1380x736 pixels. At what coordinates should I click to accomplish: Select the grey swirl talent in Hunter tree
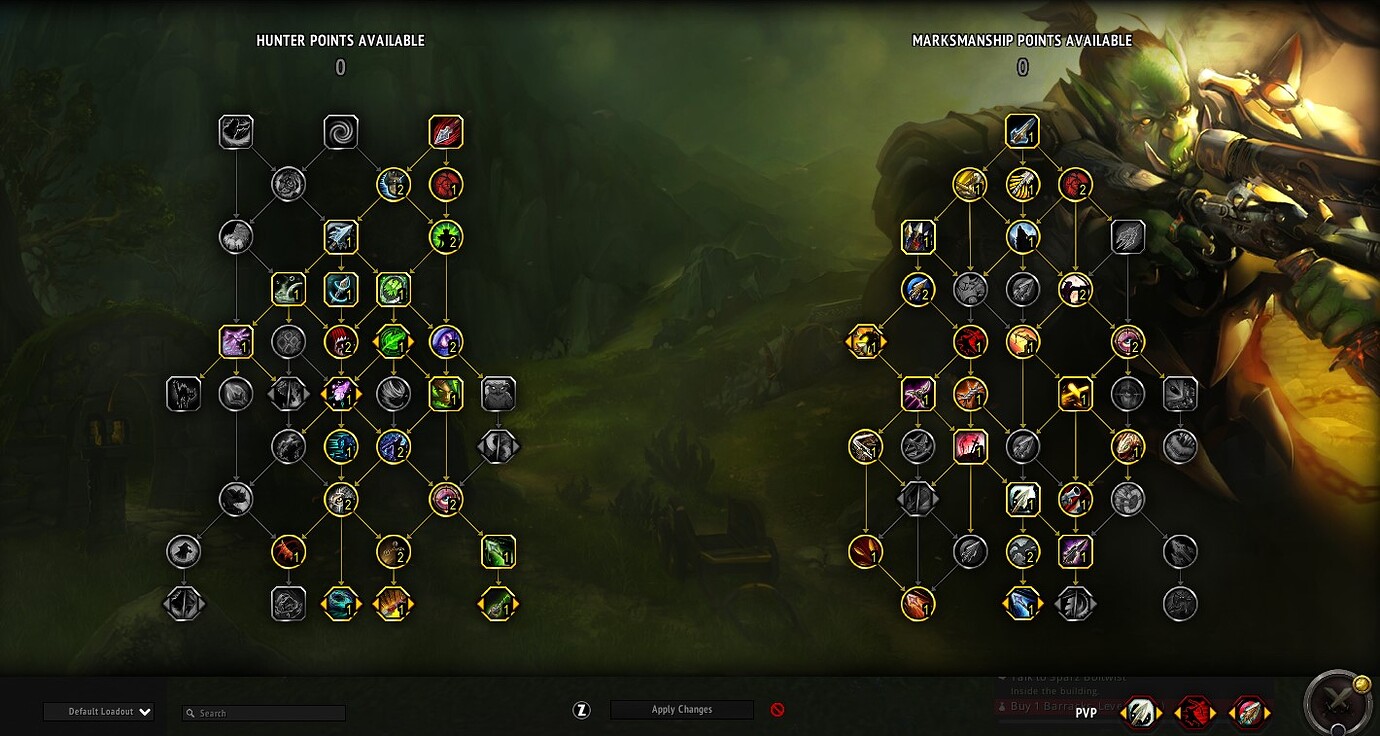pos(341,132)
